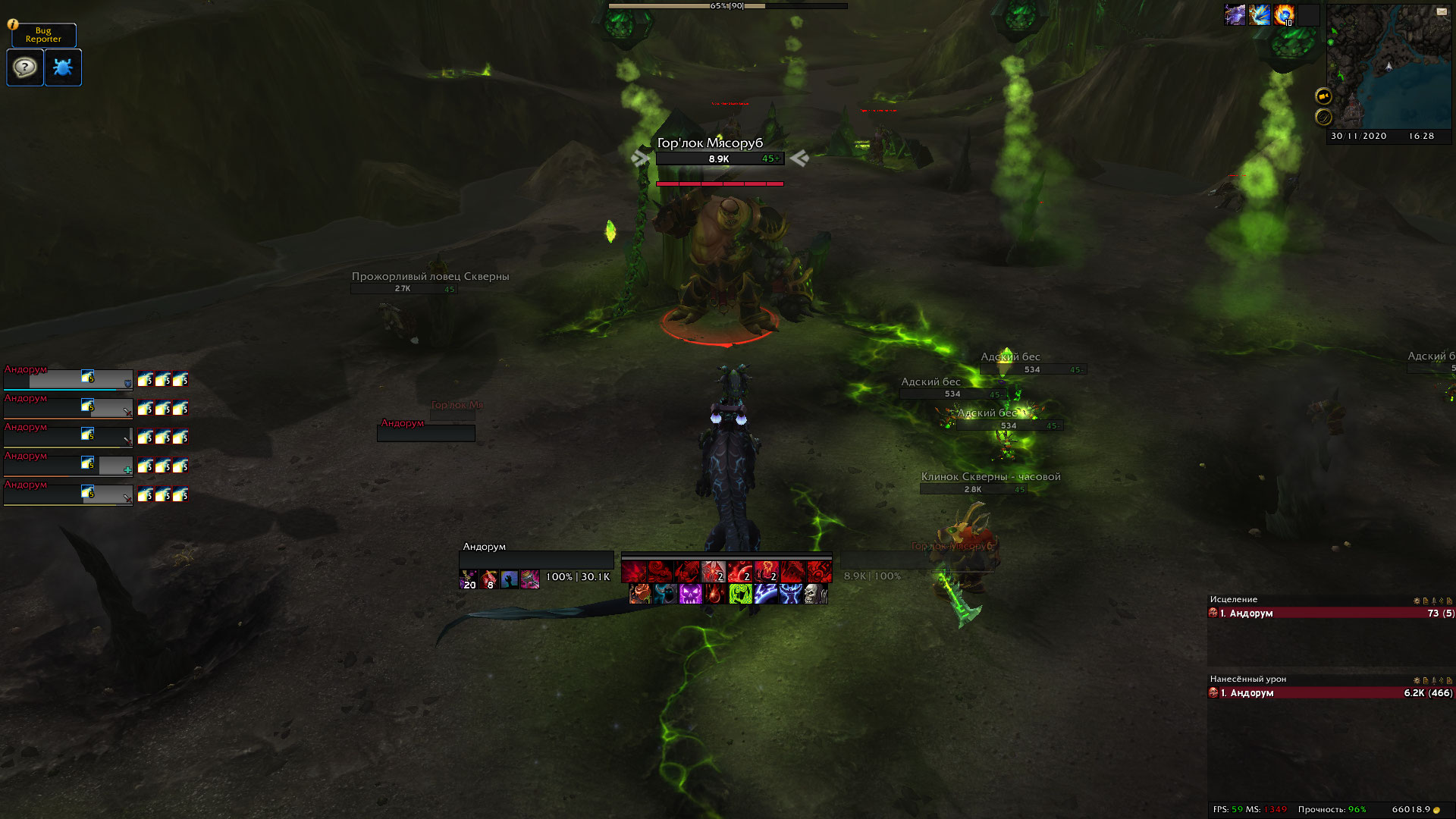Click the fireball buff icon with 10 stacks
This screenshot has height=819, width=1456.
point(1284,15)
